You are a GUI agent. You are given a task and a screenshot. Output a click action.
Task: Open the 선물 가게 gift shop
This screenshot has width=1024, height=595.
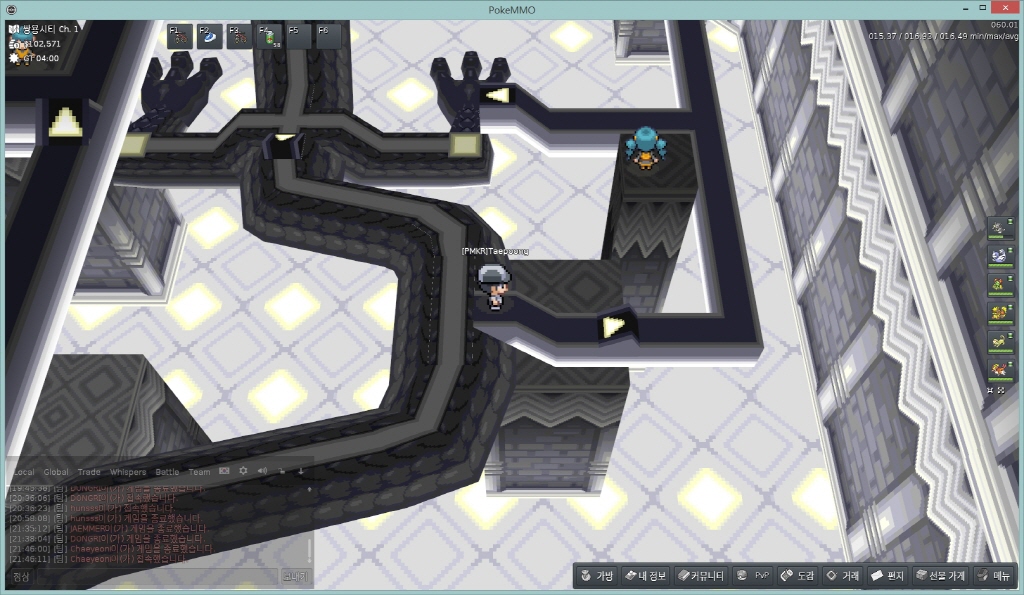[x=940, y=576]
